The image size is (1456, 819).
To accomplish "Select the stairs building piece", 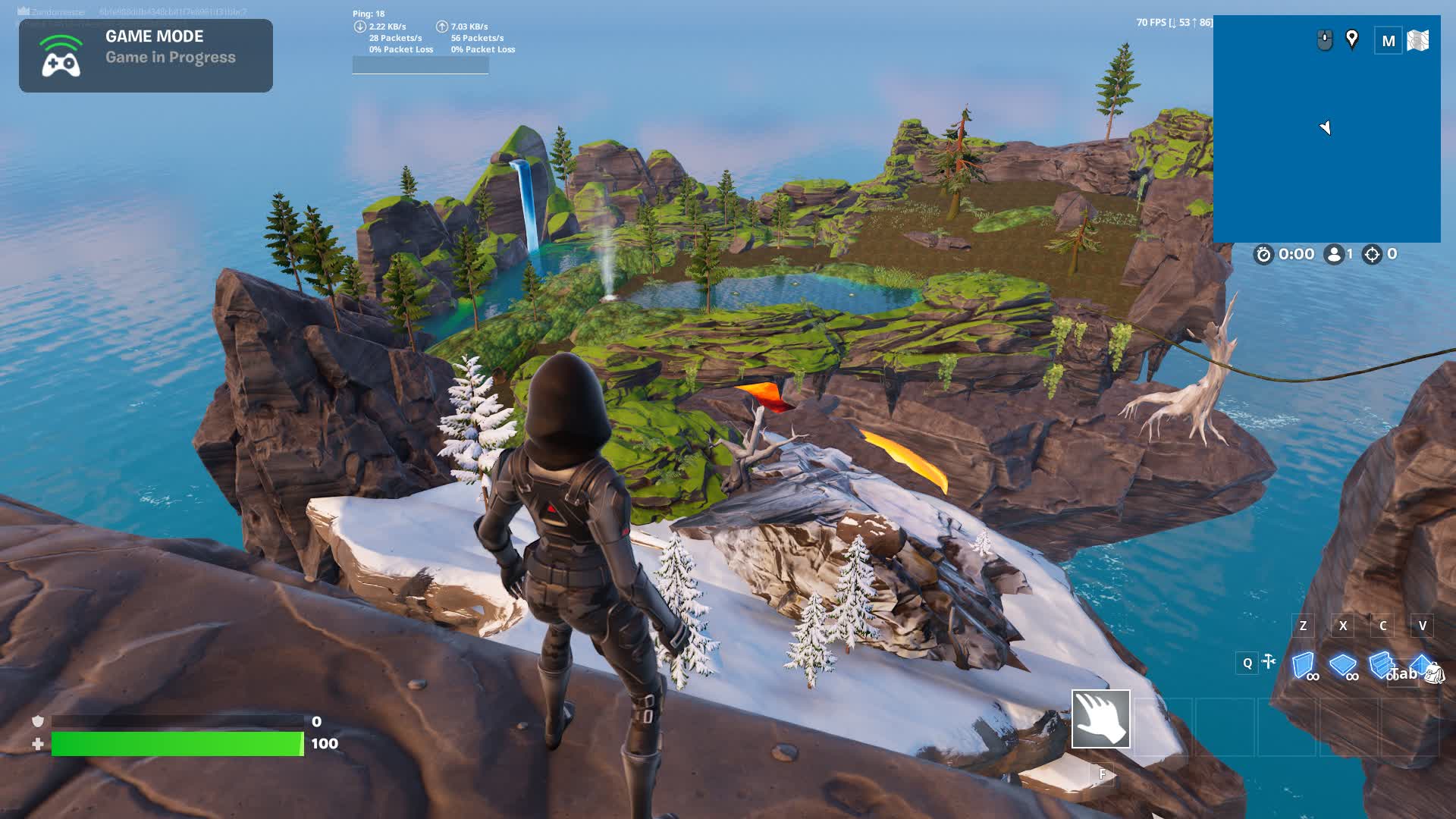I will 1380,664.
